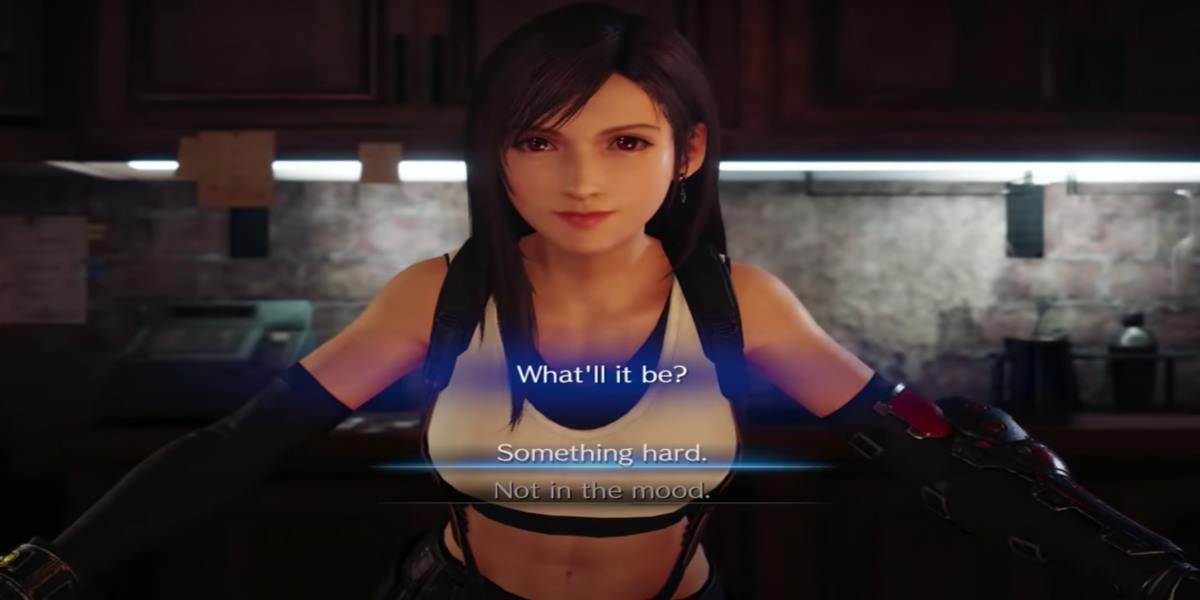
Task: Choose the "Something hard." reply
Action: [x=602, y=452]
